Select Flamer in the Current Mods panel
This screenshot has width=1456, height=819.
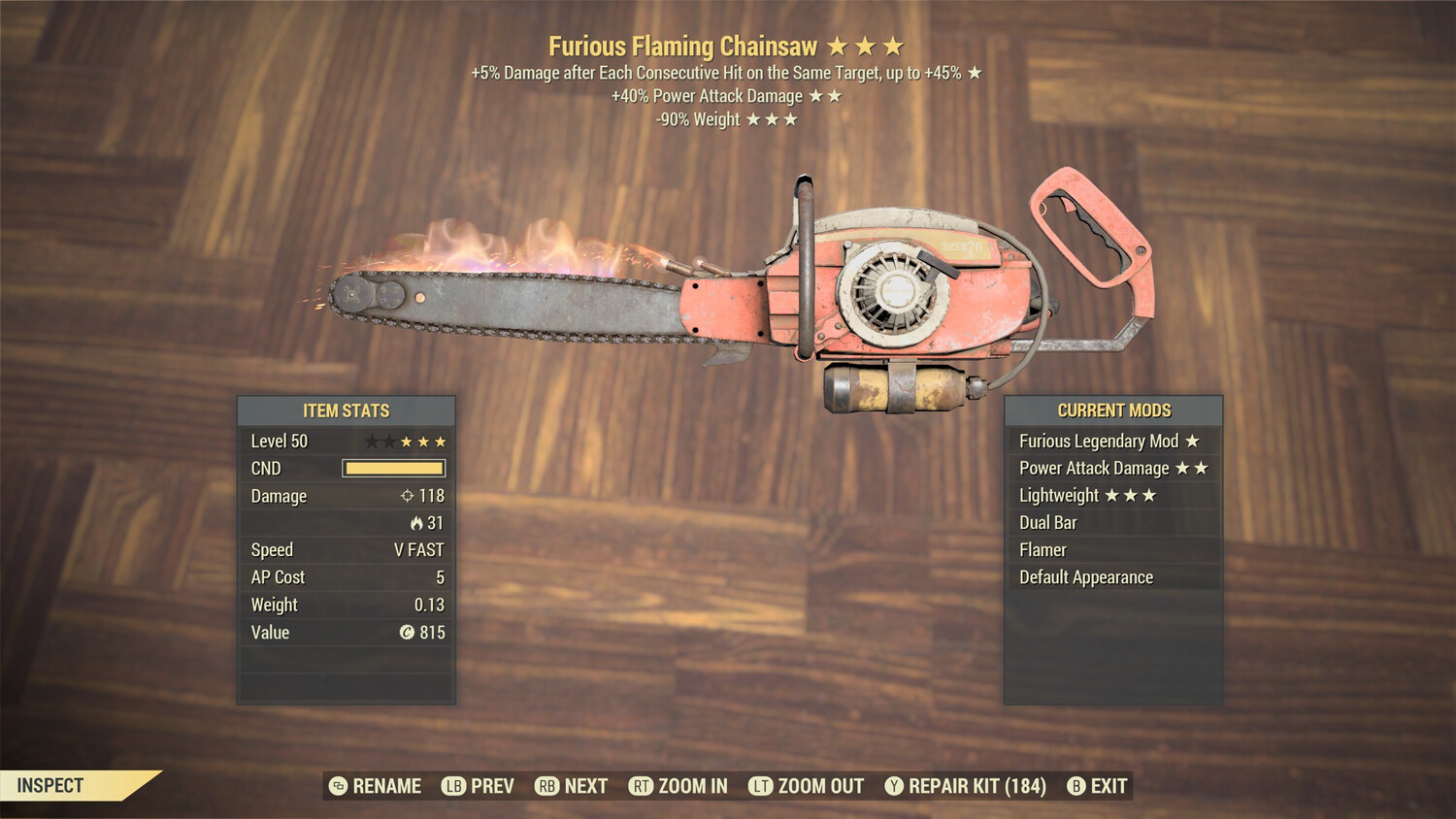[x=1041, y=549]
